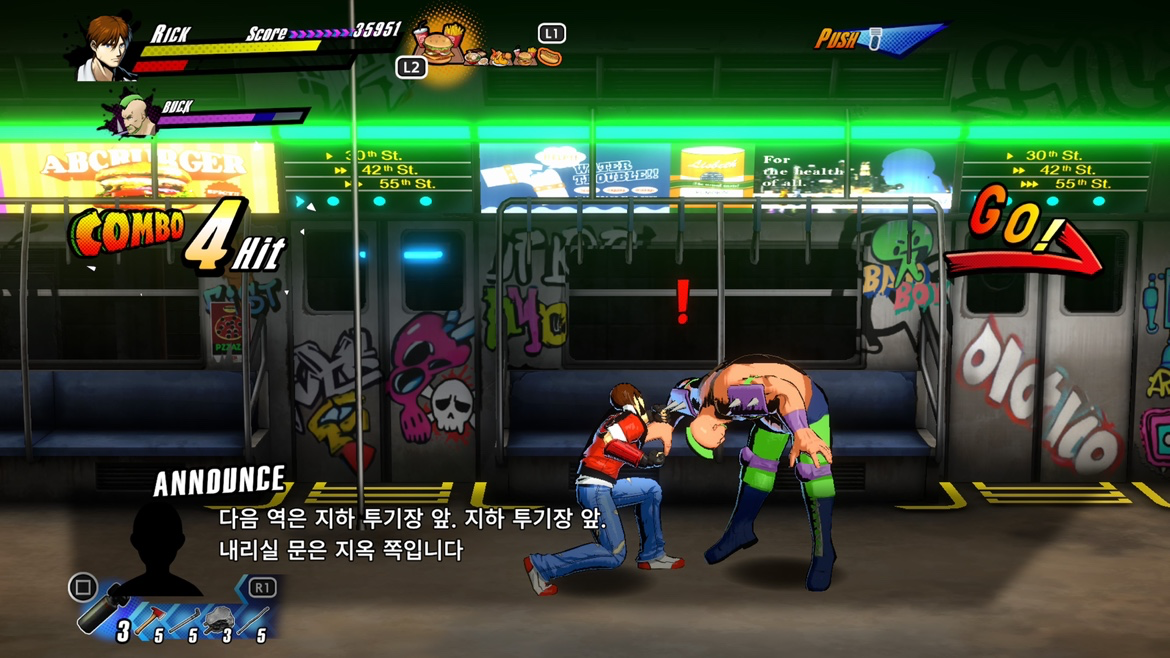Viewport: 1170px width, 658px height.
Task: Select the fire extinguisher weapon slot
Action: coord(103,610)
